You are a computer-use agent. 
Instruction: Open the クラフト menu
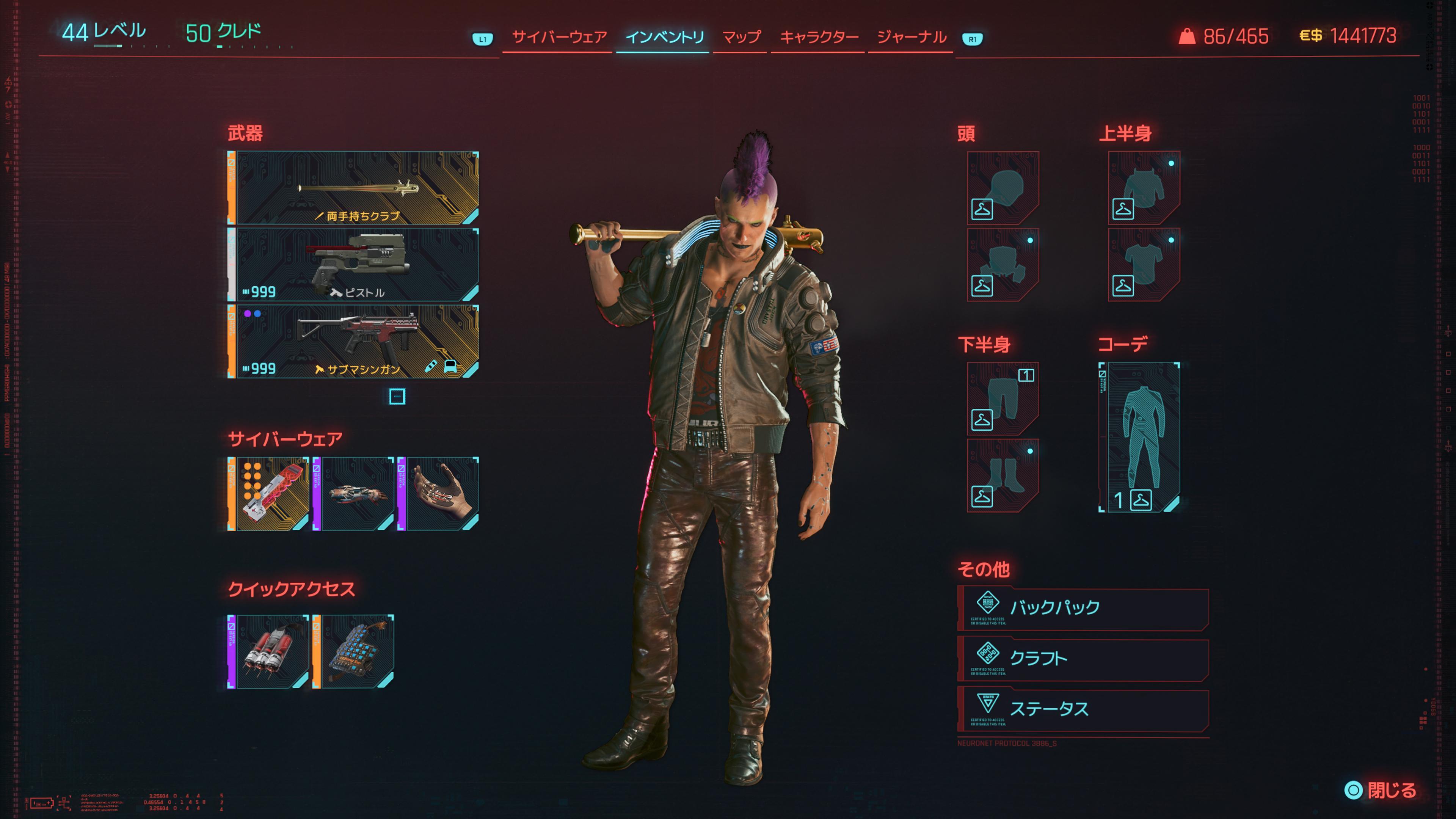1083,659
